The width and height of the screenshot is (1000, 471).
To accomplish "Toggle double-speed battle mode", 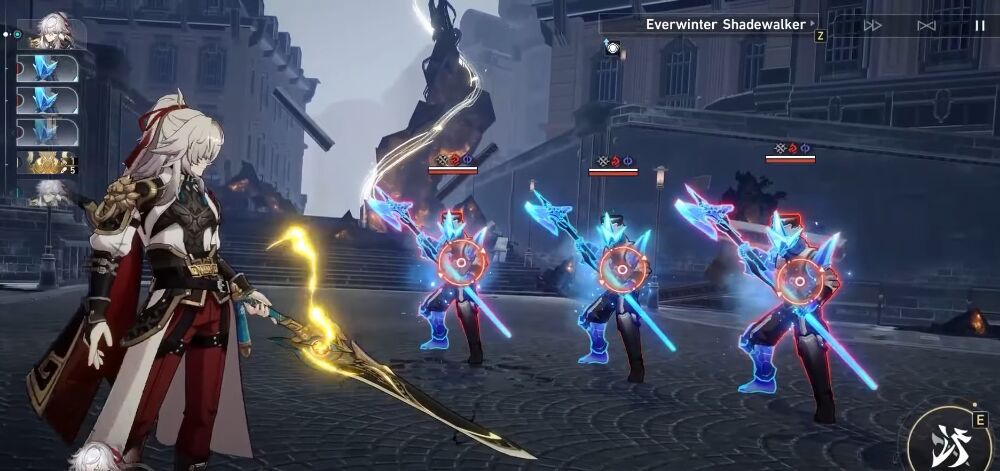I will click(x=873, y=25).
